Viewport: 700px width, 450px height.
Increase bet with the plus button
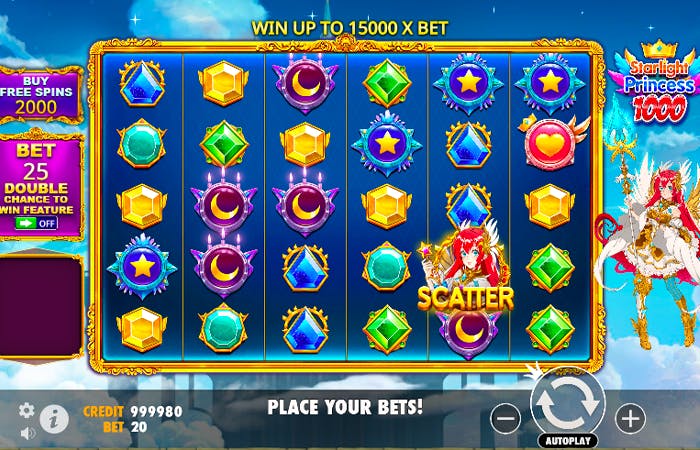[x=630, y=418]
